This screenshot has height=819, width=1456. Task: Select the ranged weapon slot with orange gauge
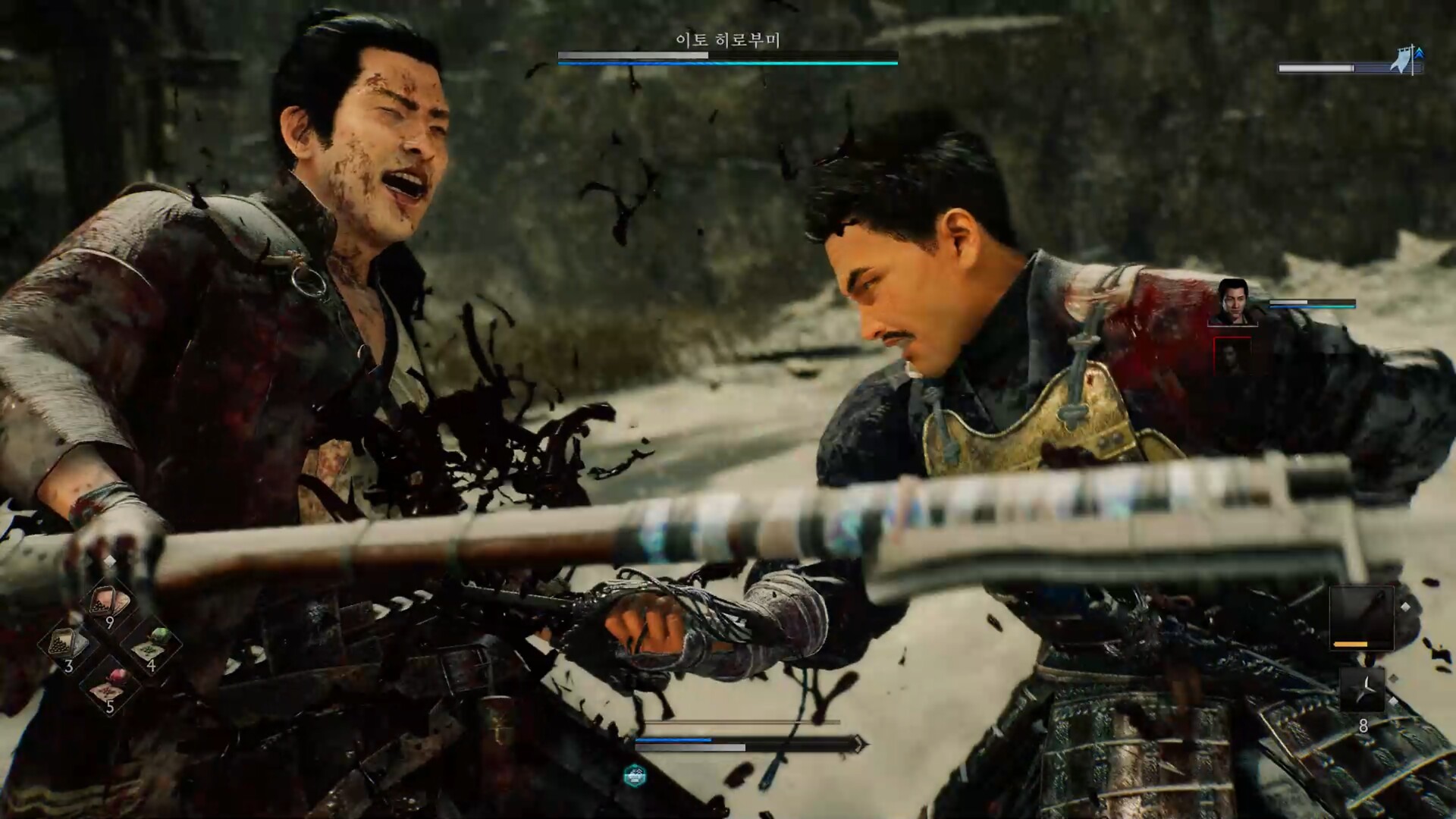point(1361,617)
